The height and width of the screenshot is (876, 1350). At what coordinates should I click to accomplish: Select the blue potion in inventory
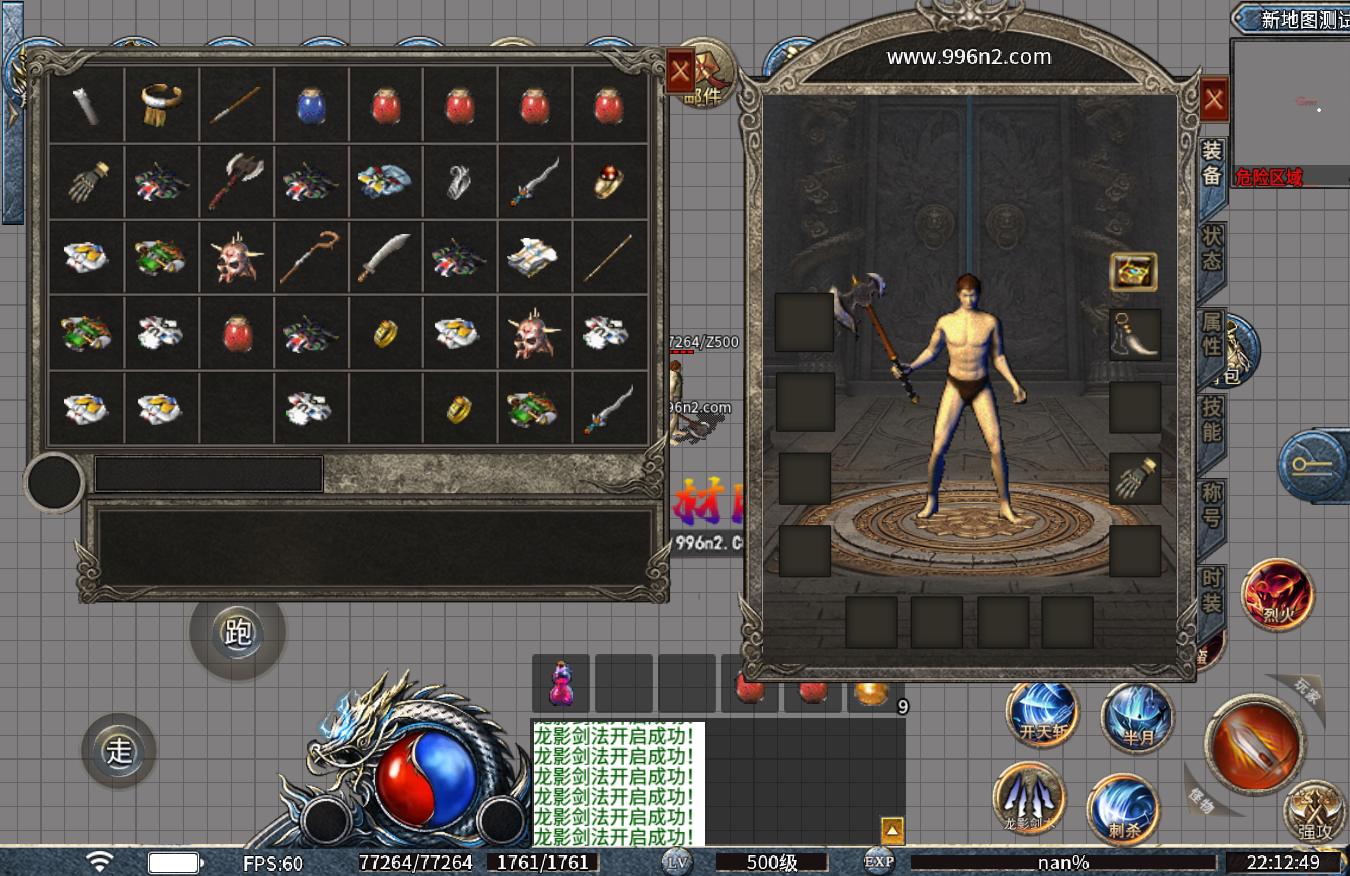coord(312,104)
